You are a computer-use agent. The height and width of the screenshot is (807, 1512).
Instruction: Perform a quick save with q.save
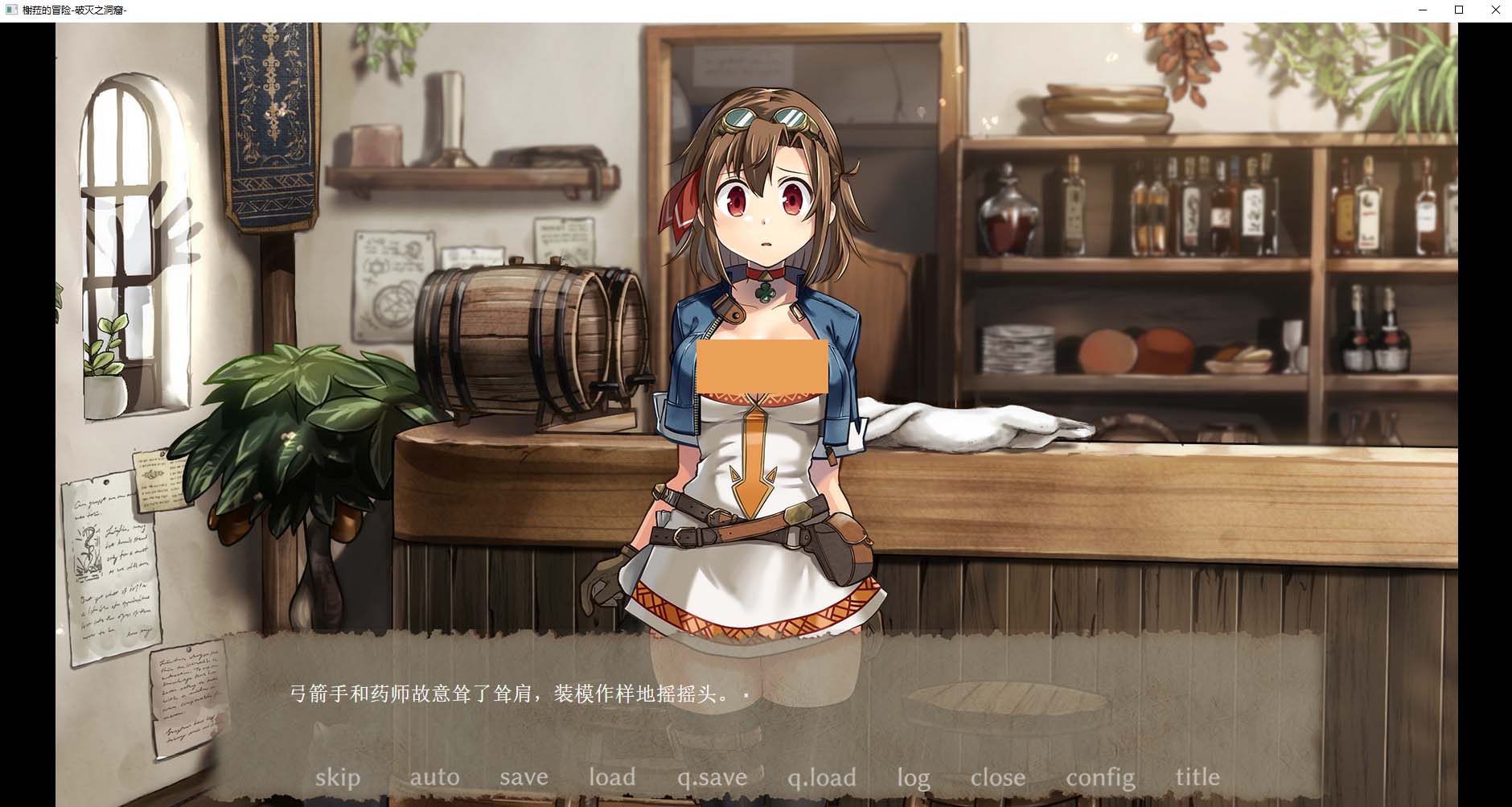[x=710, y=777]
